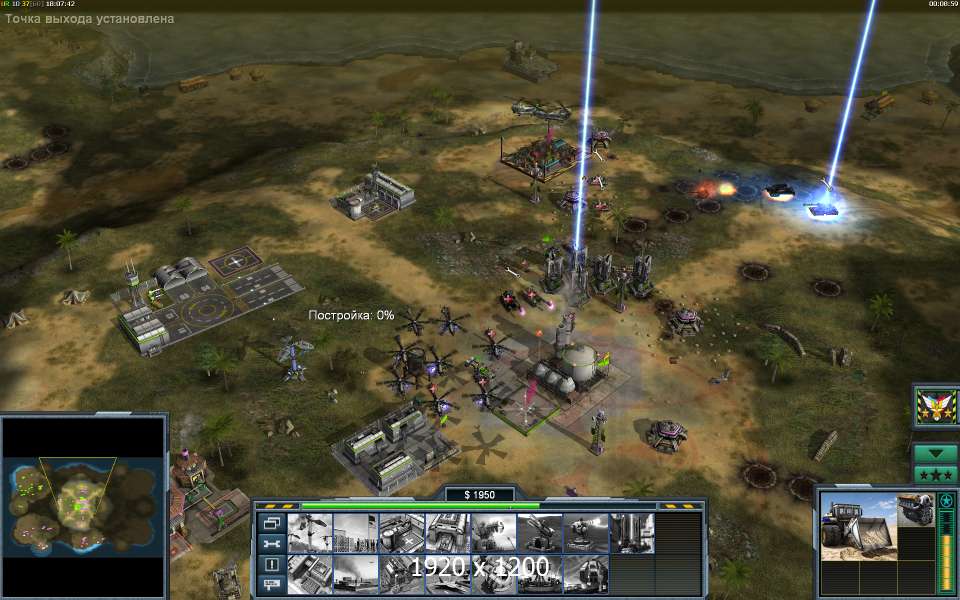Click the minimap

coord(83,507)
